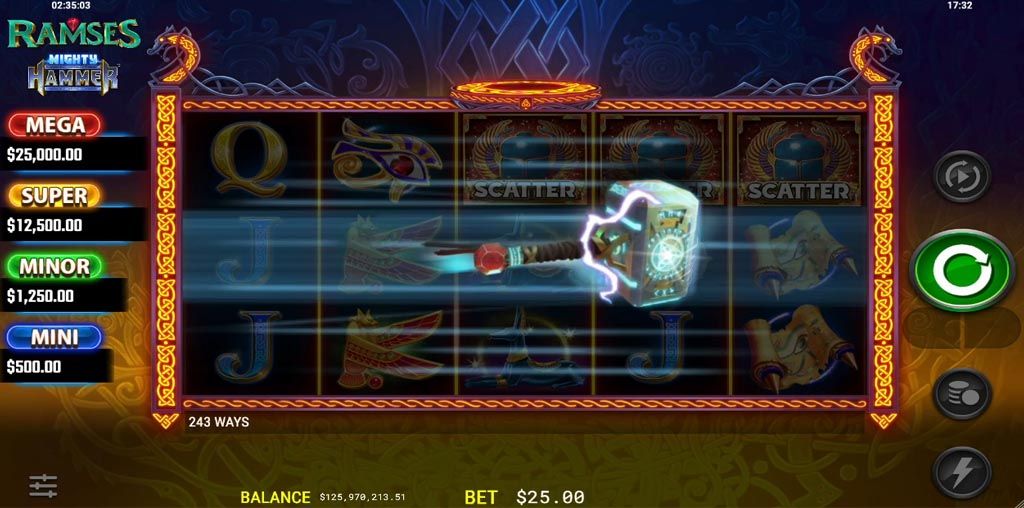This screenshot has height=508, width=1024.
Task: Activate the autoplay button
Action: (962, 177)
